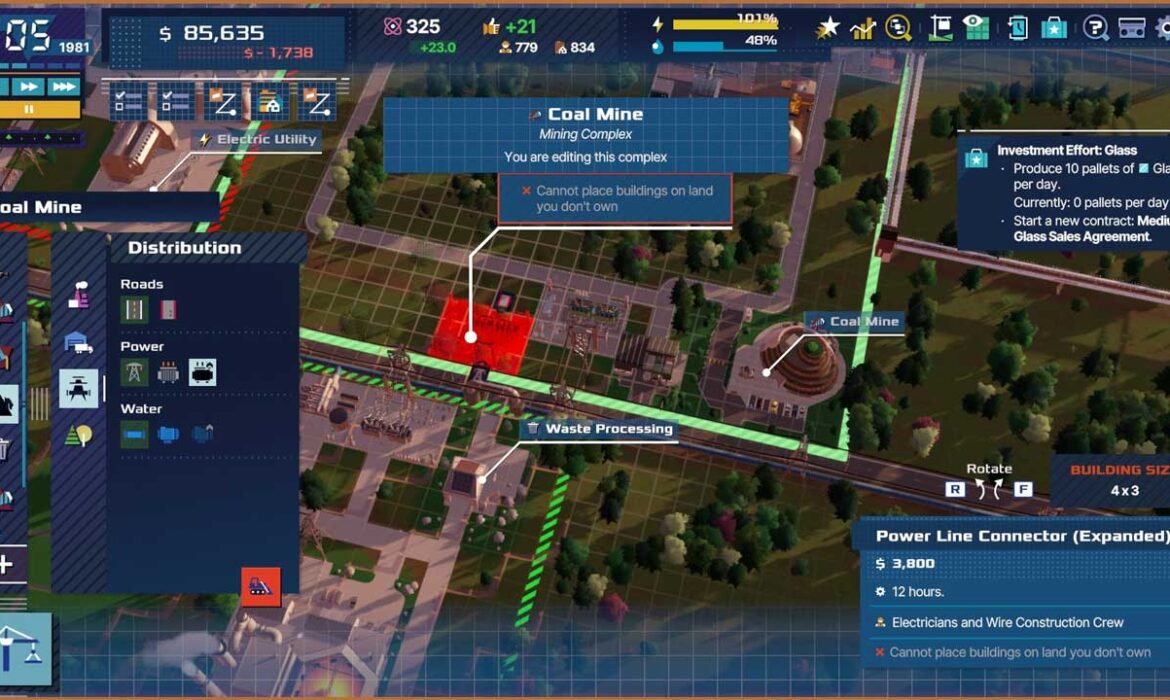Open the gold star achievements icon
1170x700 pixels.
pos(828,28)
